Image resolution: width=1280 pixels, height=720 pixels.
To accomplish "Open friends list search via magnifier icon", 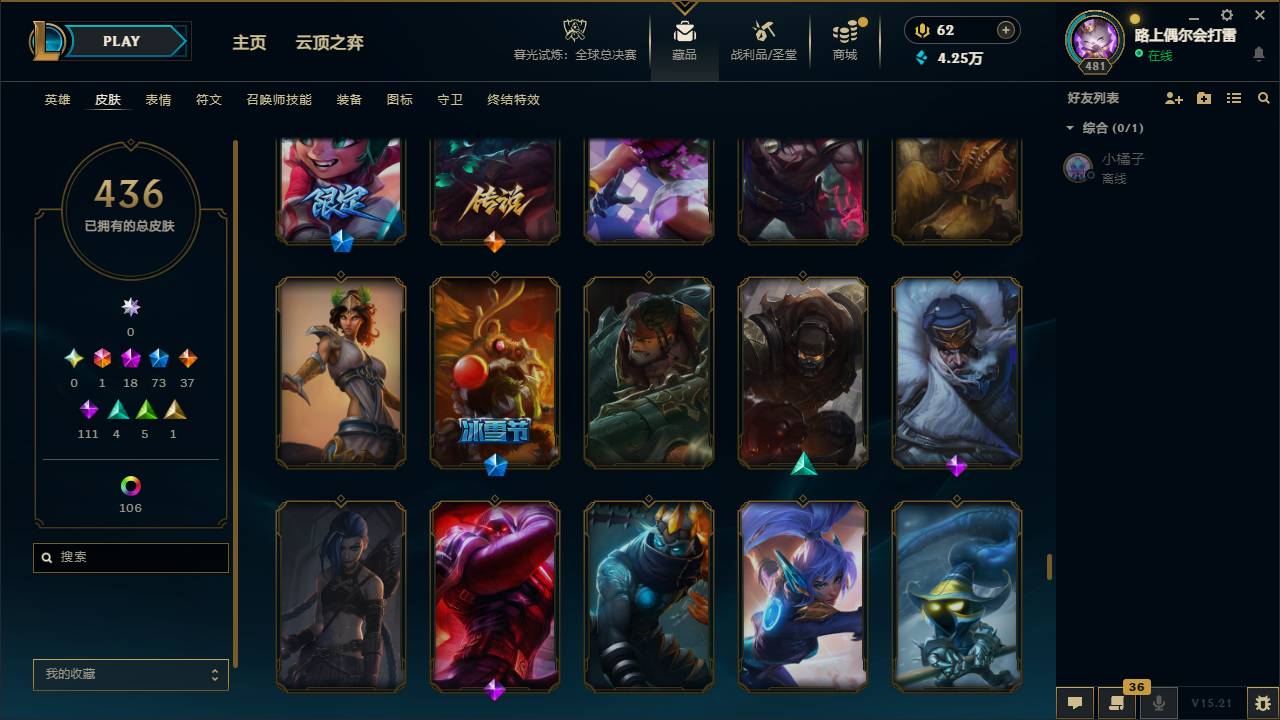I will tap(1263, 97).
